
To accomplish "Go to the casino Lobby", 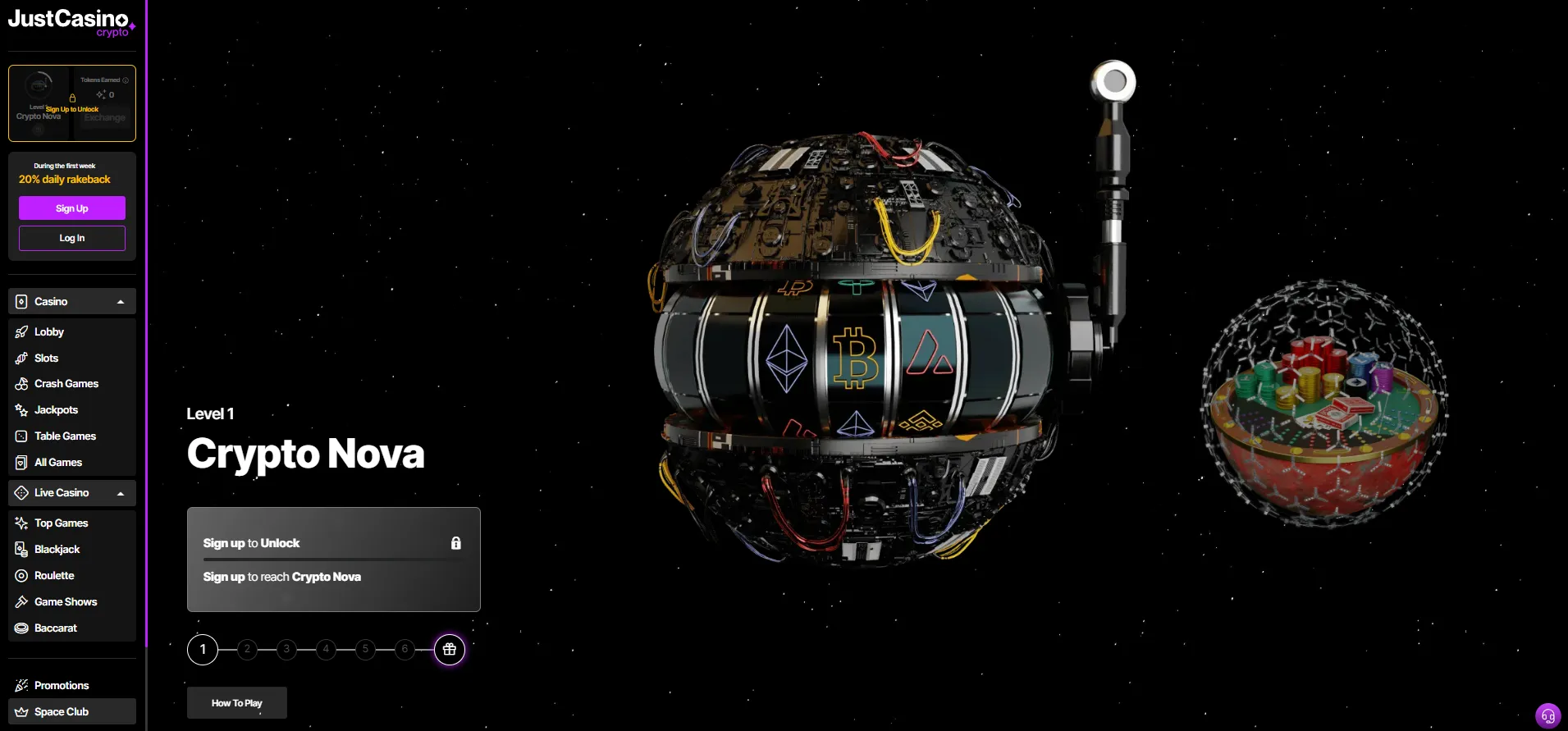I will [x=49, y=332].
